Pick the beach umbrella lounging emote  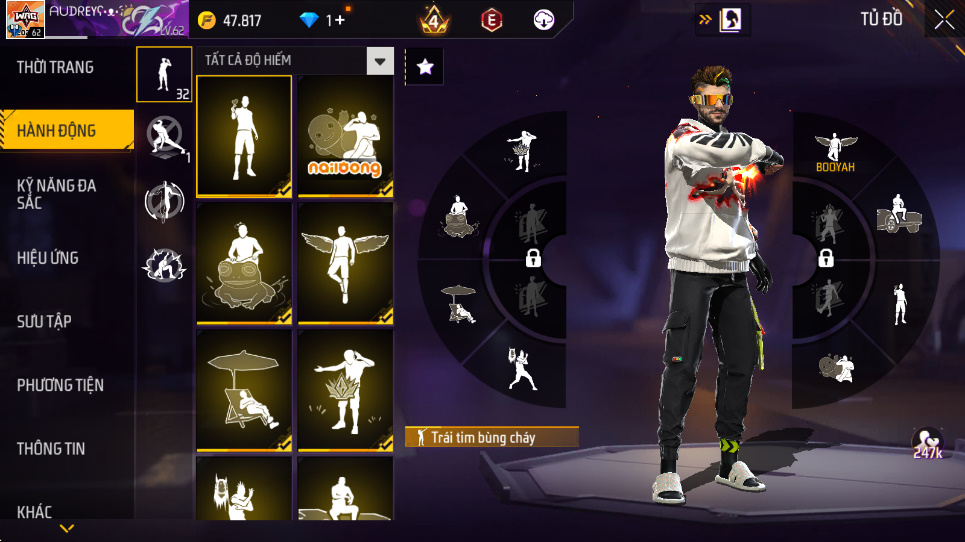click(x=244, y=391)
